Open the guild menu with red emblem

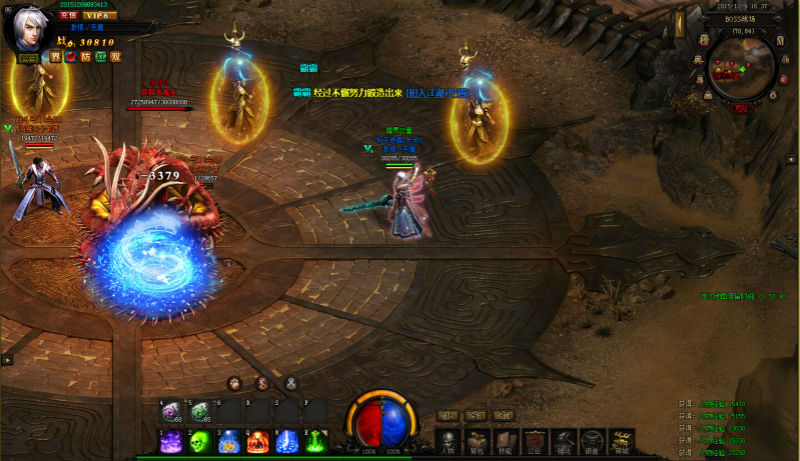[x=535, y=441]
